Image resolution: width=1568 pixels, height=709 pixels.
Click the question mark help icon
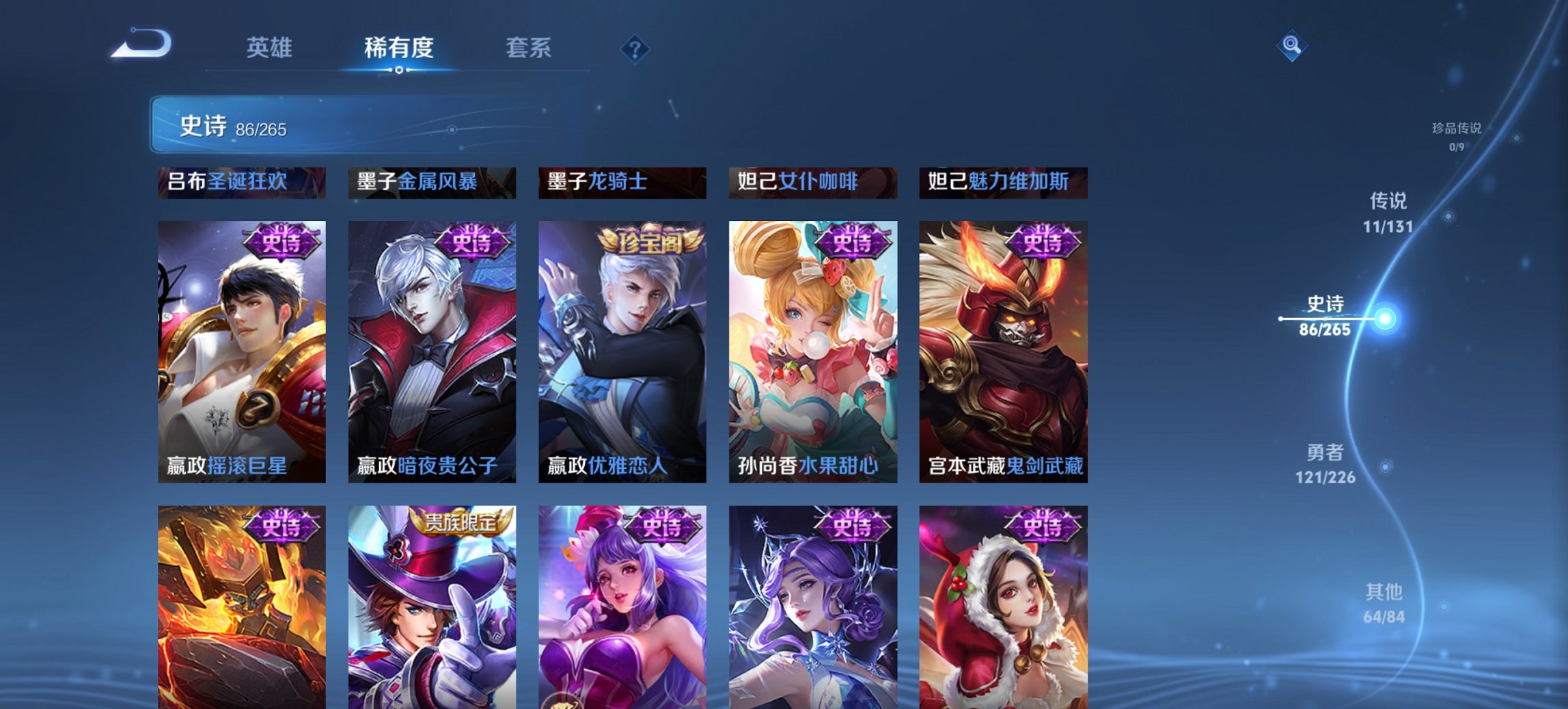click(x=635, y=49)
